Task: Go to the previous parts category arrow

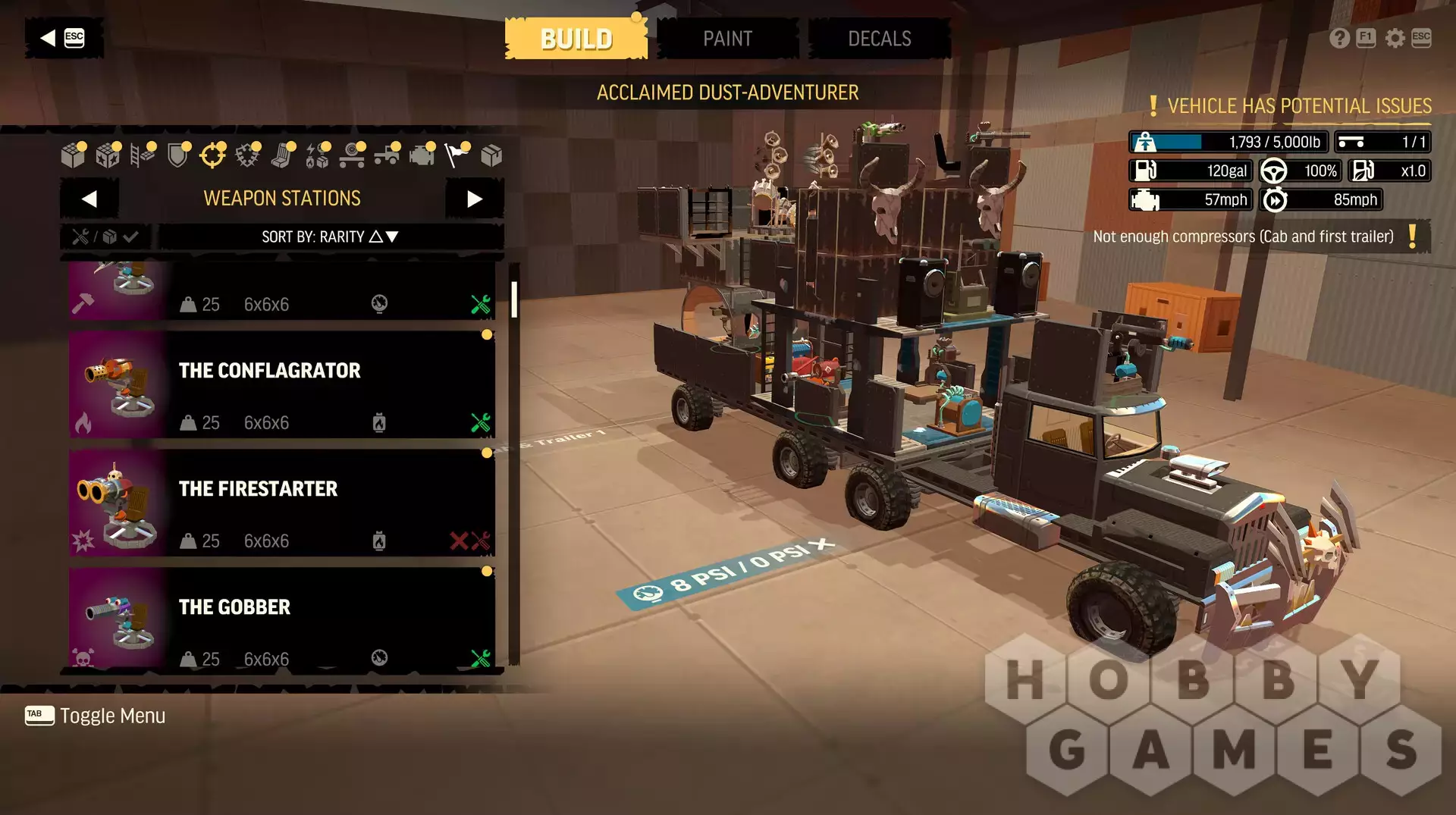Action: coord(89,199)
